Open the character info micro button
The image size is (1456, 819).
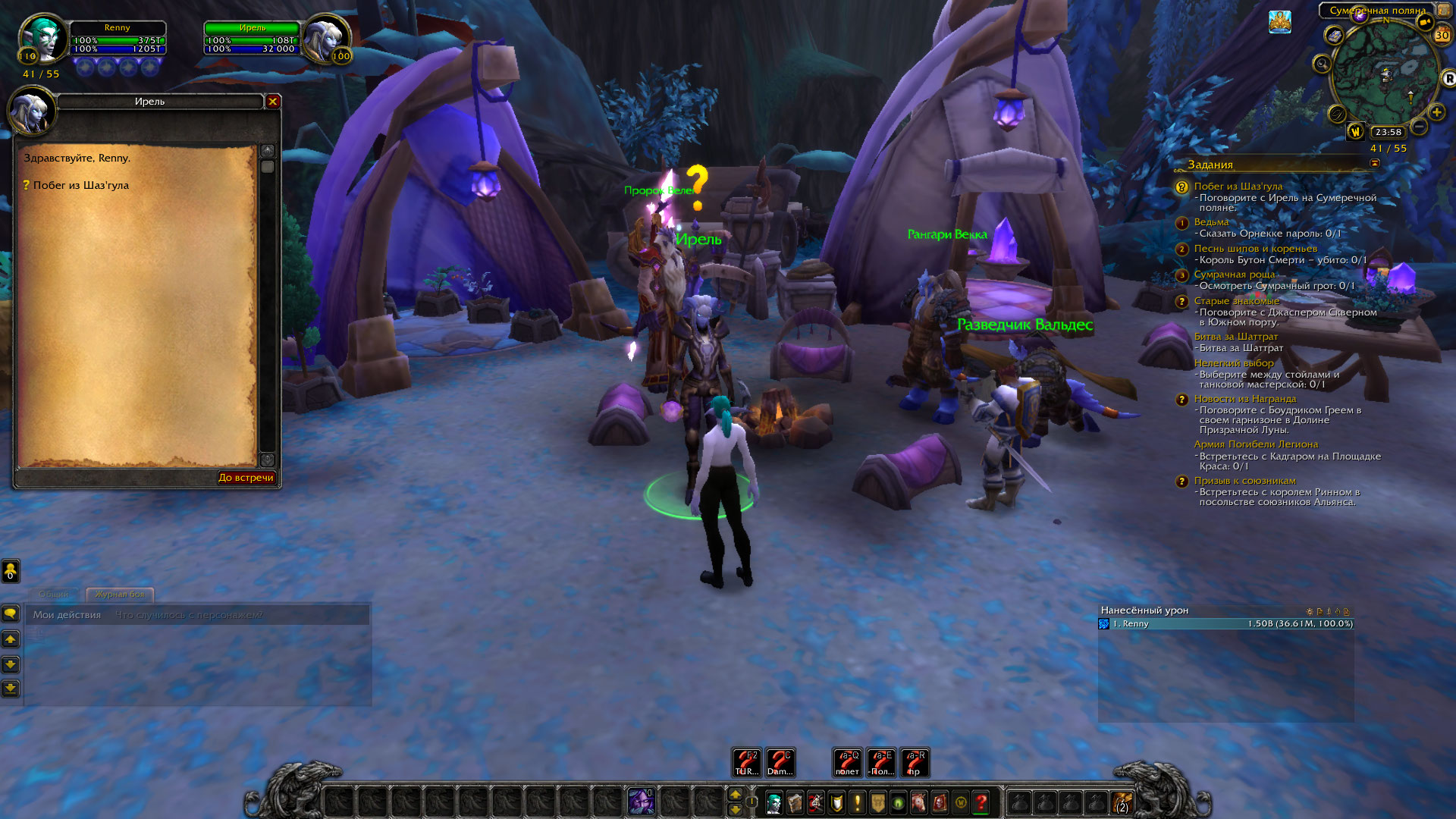point(773,802)
